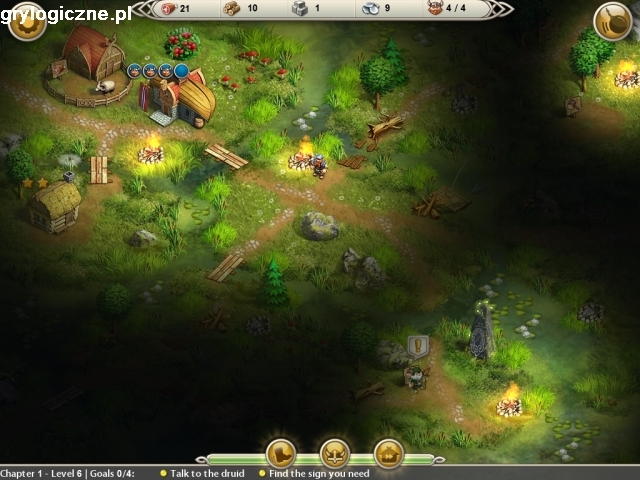This screenshot has width=640, height=480.
Task: Click the round gold button top-right
Action: (612, 22)
